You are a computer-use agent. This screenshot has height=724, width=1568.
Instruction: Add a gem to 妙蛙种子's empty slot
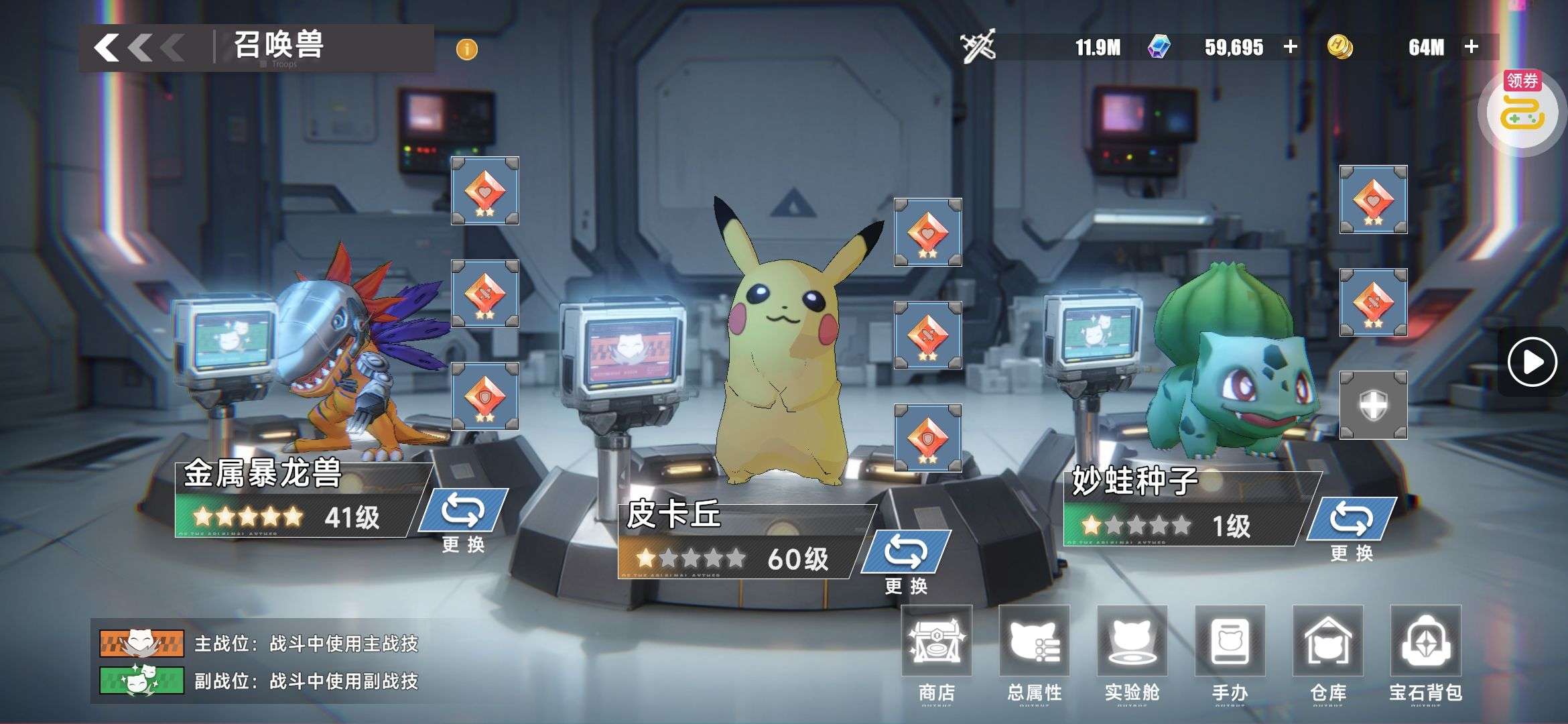pos(1373,406)
